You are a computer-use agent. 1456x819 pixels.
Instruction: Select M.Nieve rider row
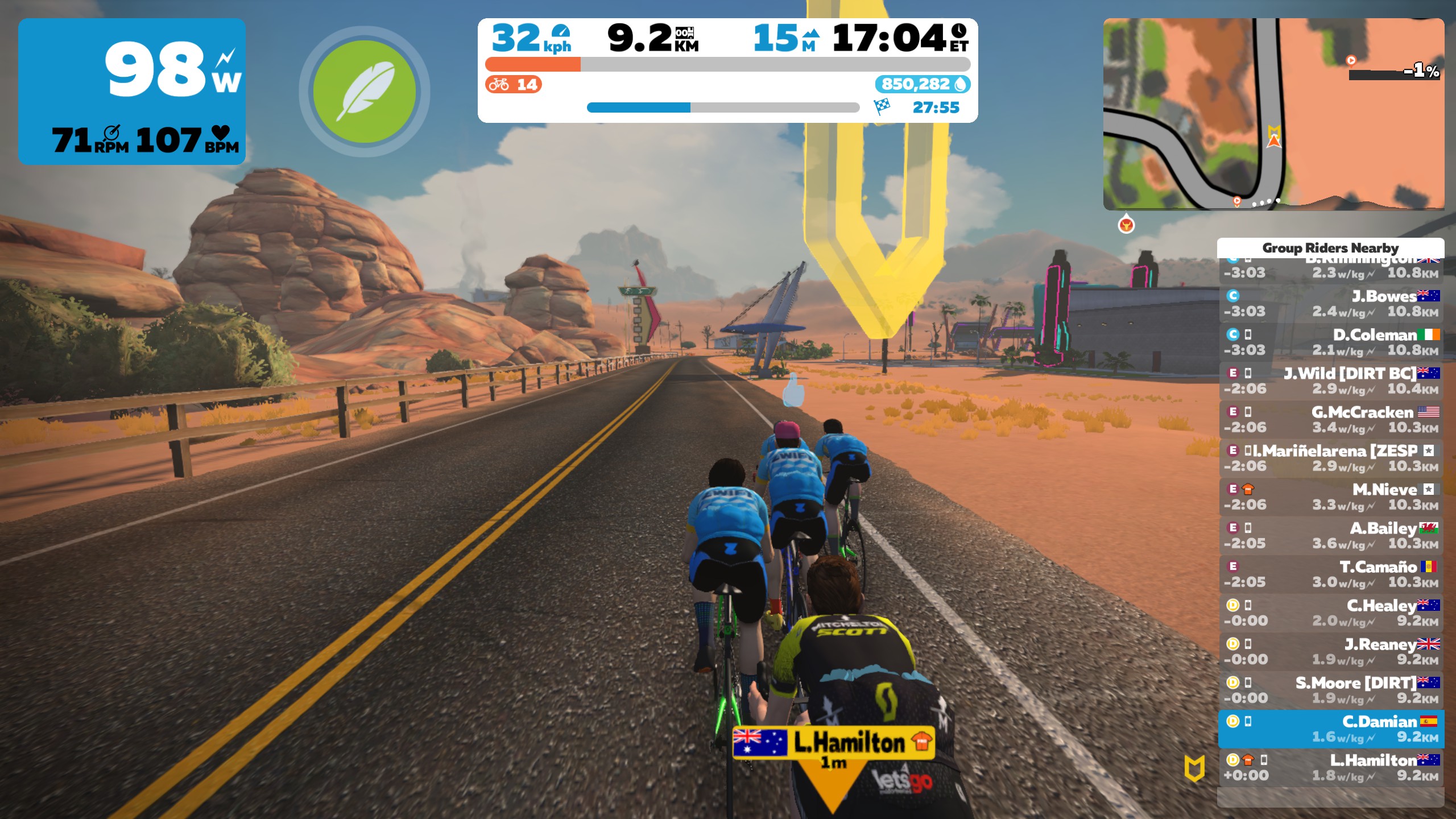tap(1330, 497)
